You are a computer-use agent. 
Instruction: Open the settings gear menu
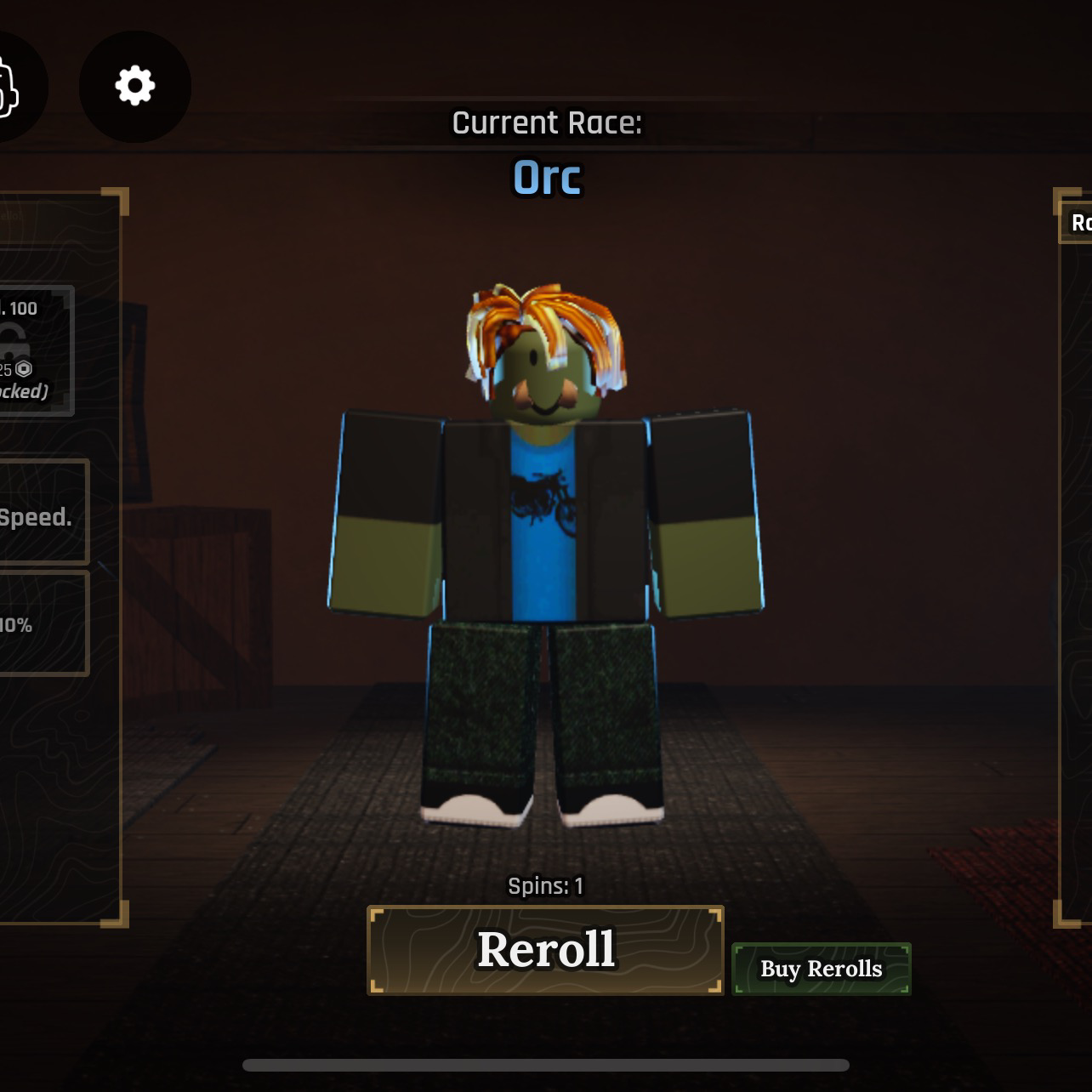[135, 86]
